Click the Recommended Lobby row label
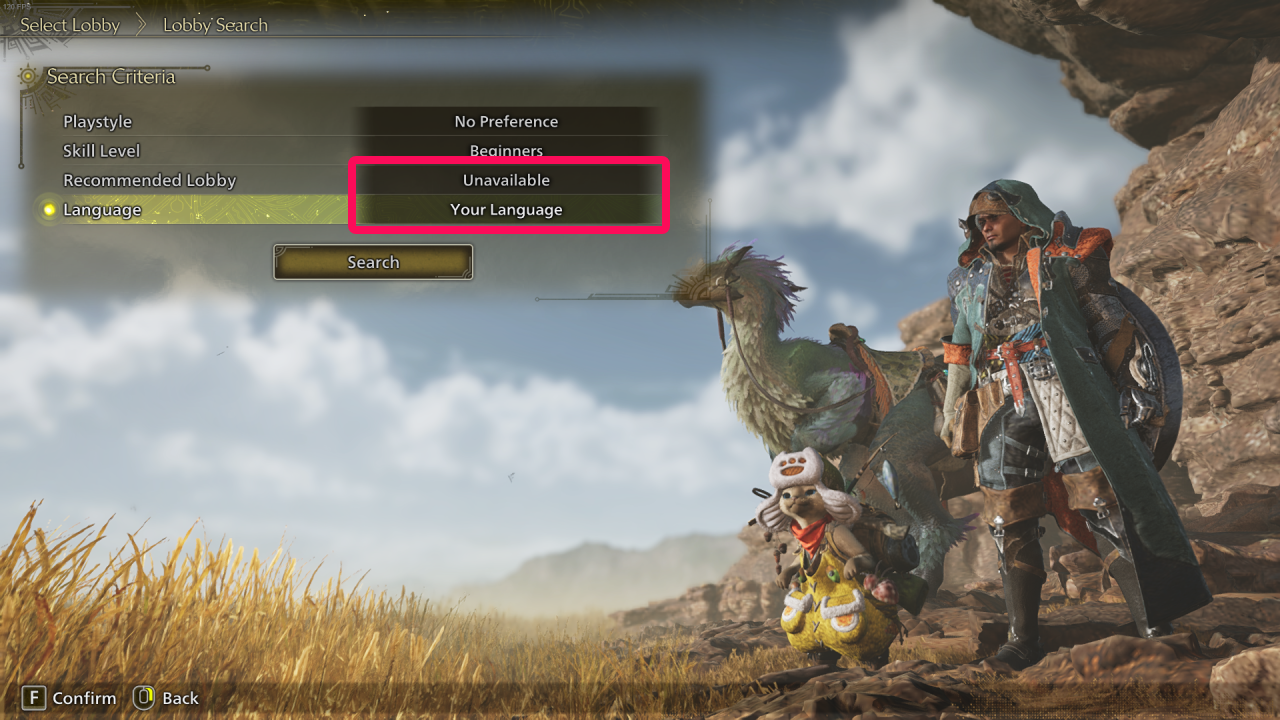The image size is (1280, 720). tap(149, 180)
